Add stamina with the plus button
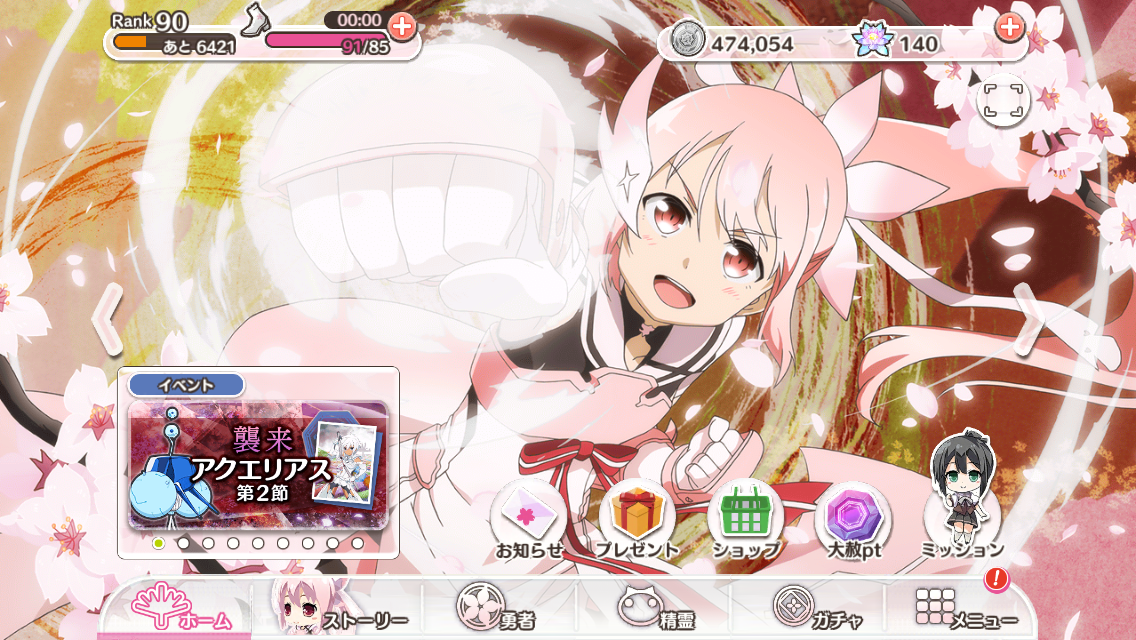The image size is (1136, 640). [402, 26]
